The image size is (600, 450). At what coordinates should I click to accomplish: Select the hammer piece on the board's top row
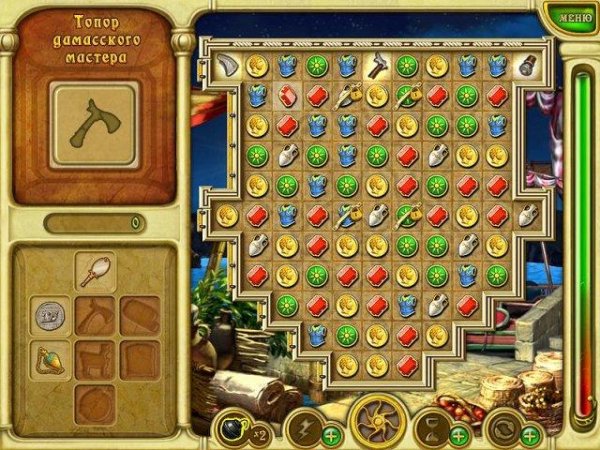pos(376,66)
